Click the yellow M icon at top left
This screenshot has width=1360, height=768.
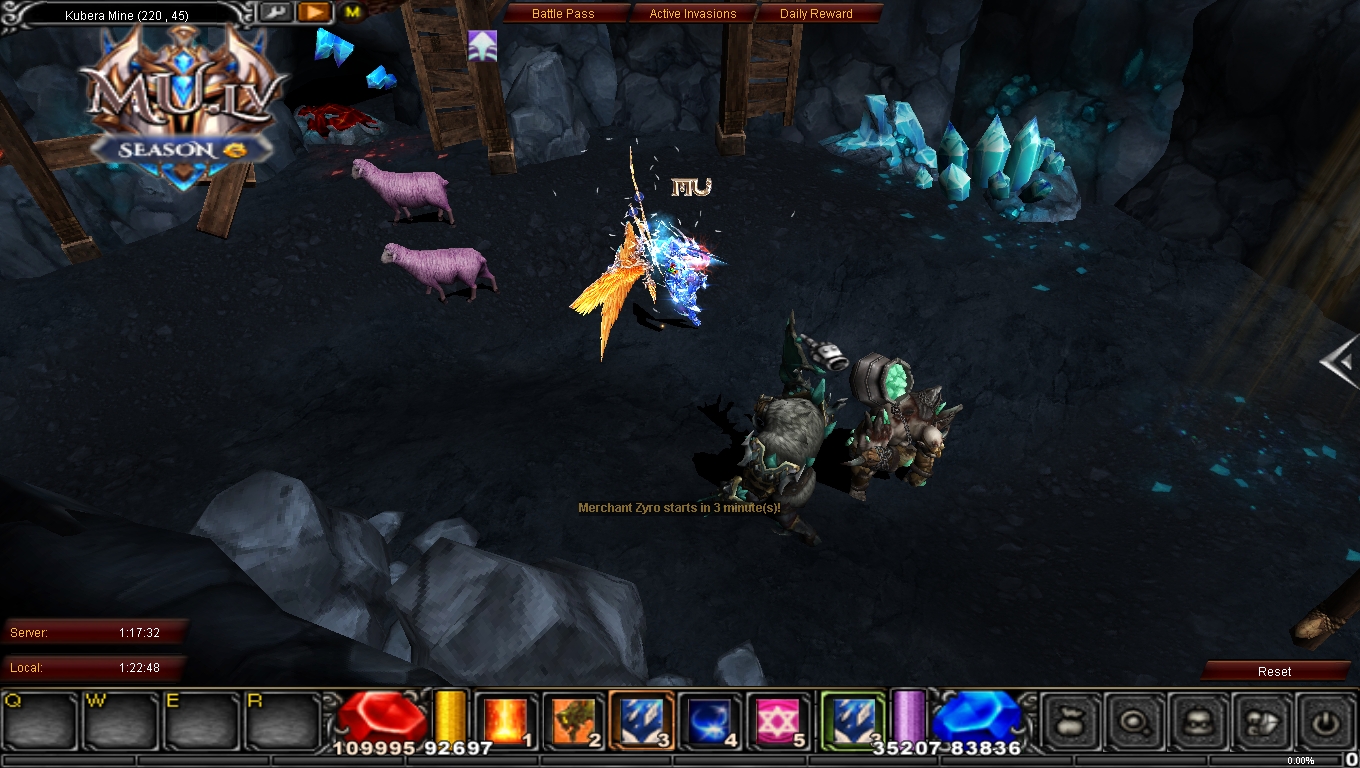pyautogui.click(x=353, y=13)
